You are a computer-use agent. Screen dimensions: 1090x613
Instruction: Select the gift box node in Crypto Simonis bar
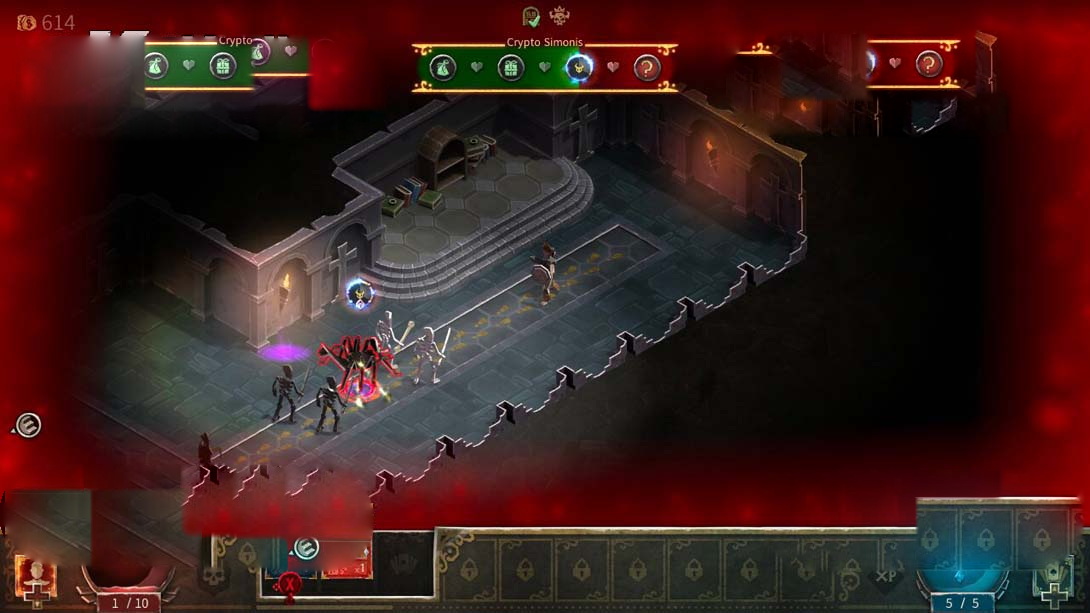click(511, 67)
